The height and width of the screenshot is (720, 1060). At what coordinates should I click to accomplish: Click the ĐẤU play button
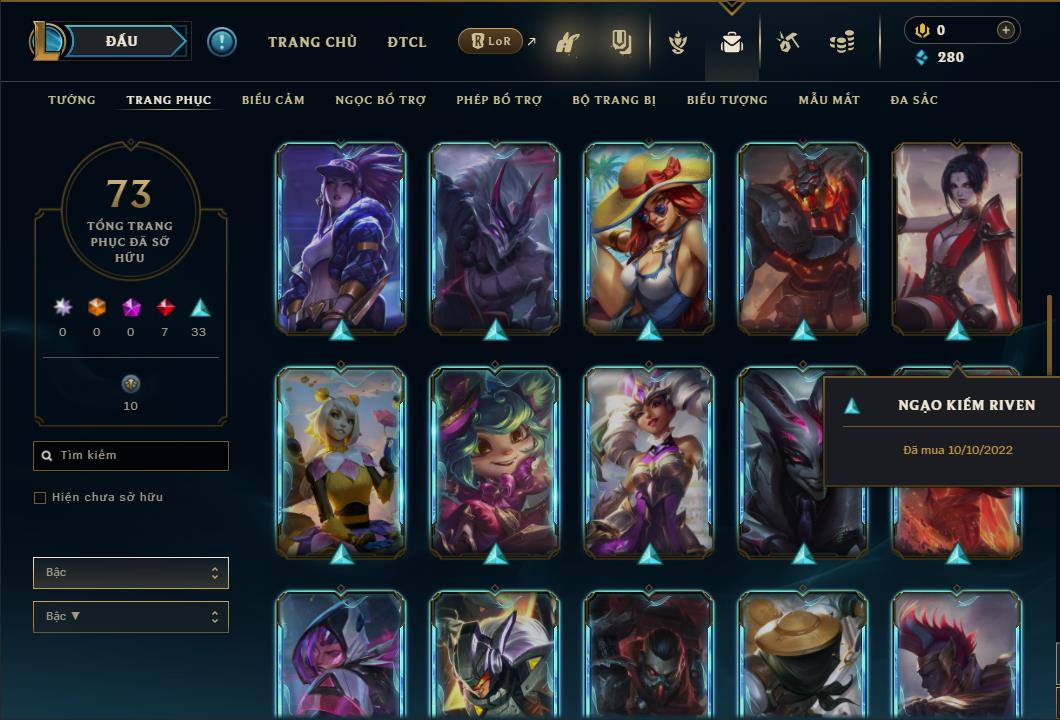pos(122,41)
